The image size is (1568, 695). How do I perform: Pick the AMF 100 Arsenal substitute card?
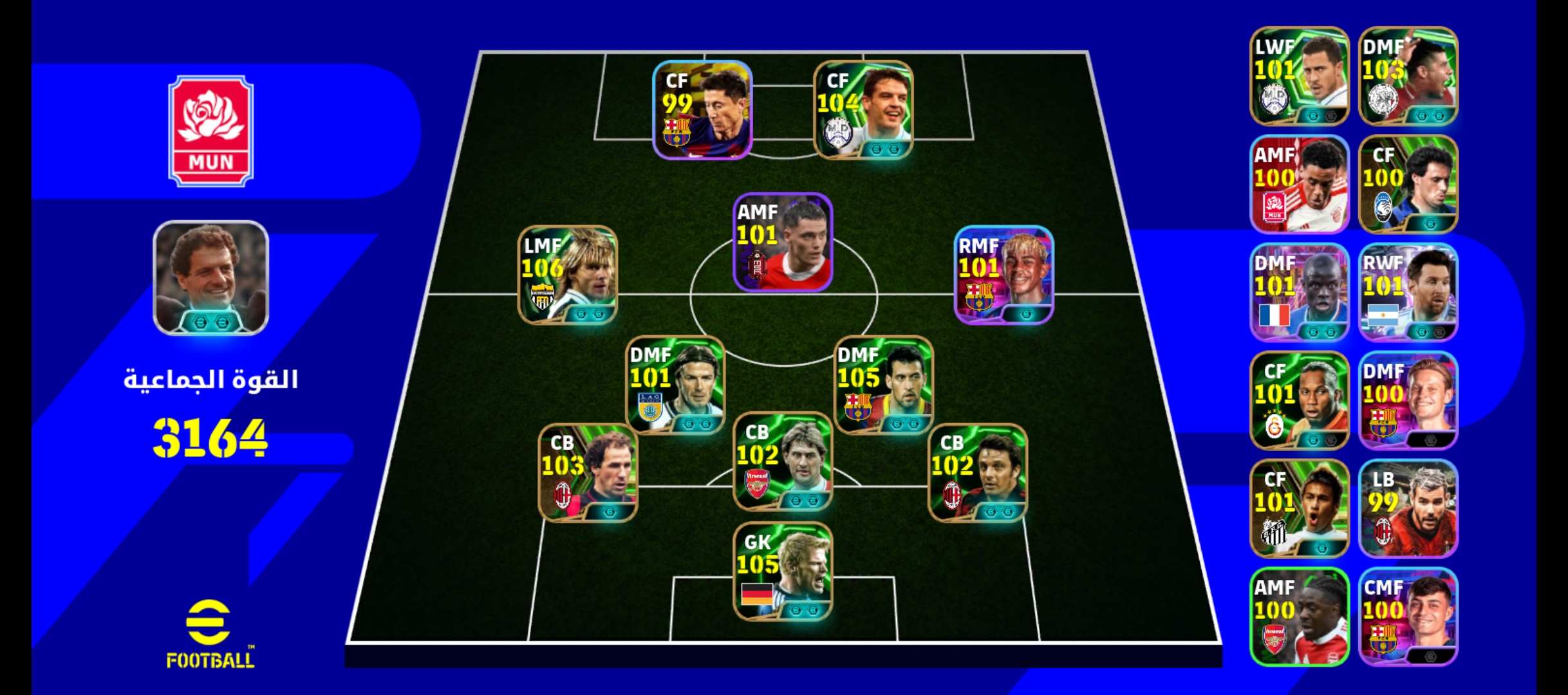[x=1299, y=616]
